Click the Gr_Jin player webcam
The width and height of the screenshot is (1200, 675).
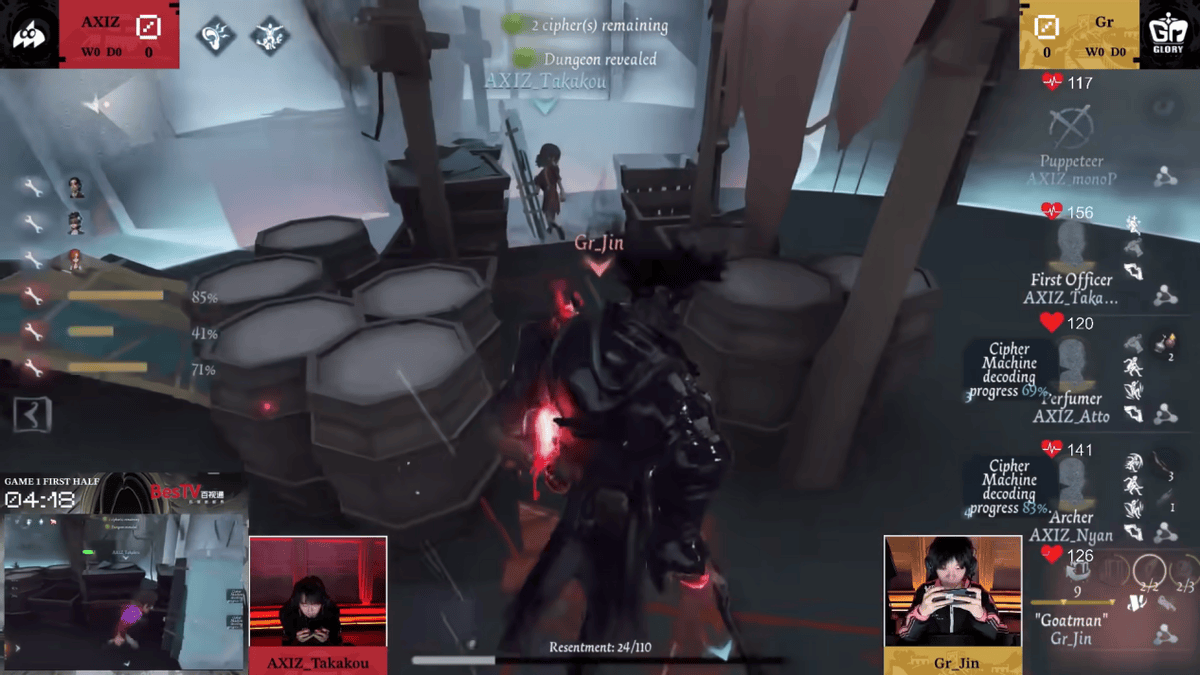coord(952,590)
